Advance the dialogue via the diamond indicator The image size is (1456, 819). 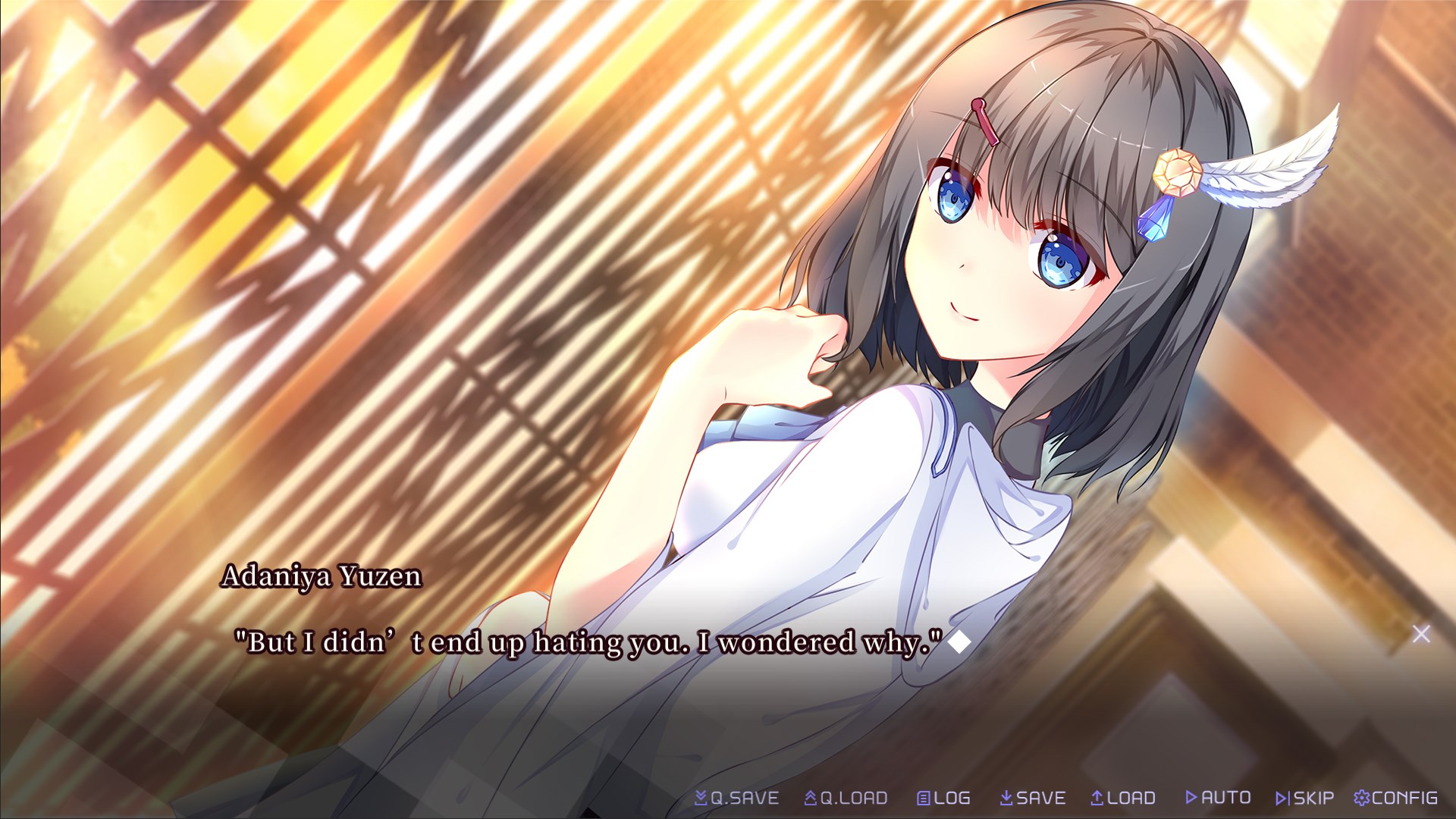tap(959, 642)
